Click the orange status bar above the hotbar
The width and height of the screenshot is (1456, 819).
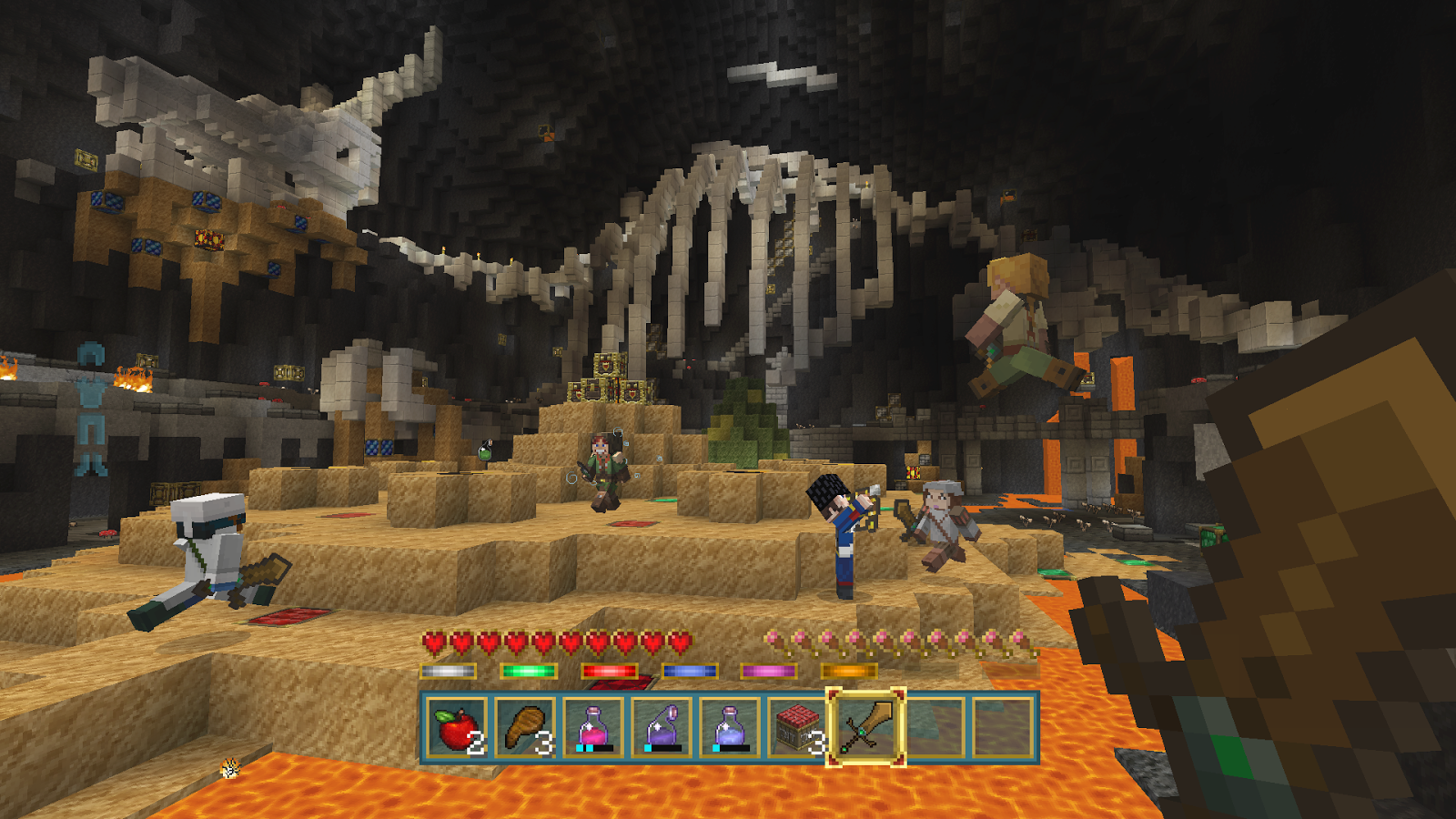pyautogui.click(x=845, y=671)
